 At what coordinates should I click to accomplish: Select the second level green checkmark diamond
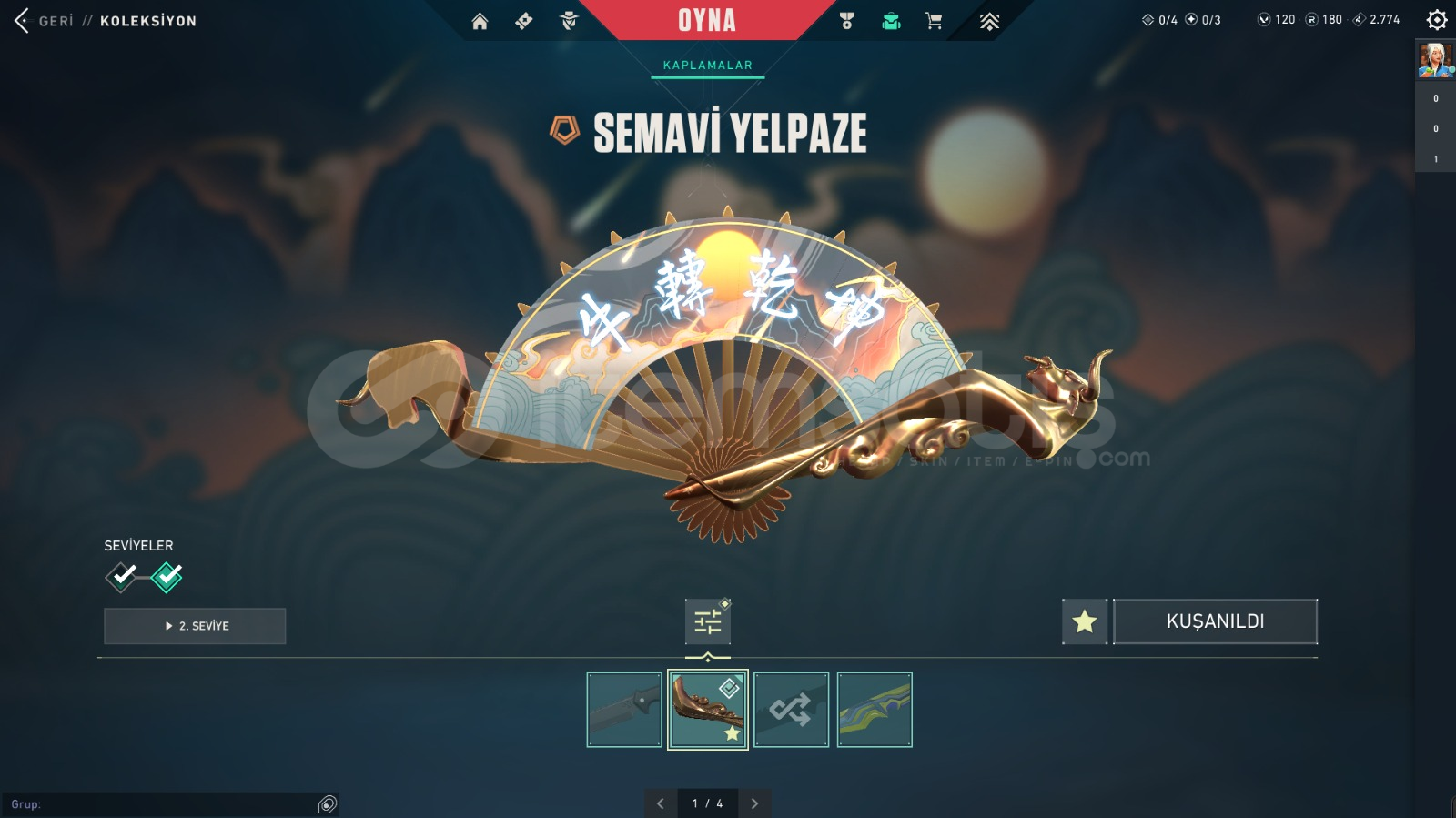point(167,576)
